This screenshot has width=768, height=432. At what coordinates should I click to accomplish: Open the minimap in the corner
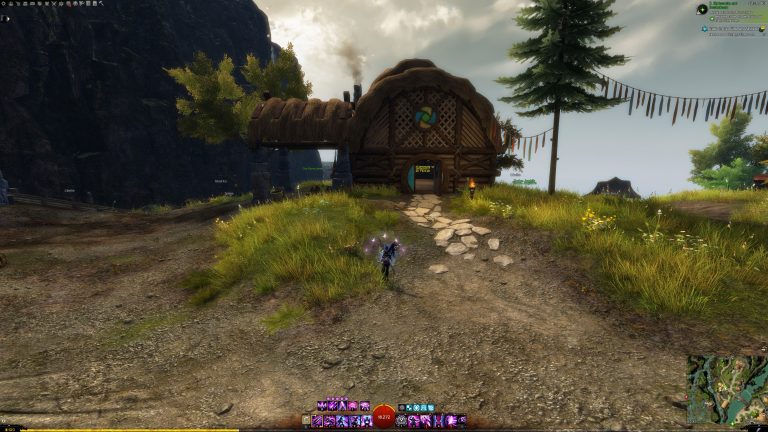(x=726, y=390)
